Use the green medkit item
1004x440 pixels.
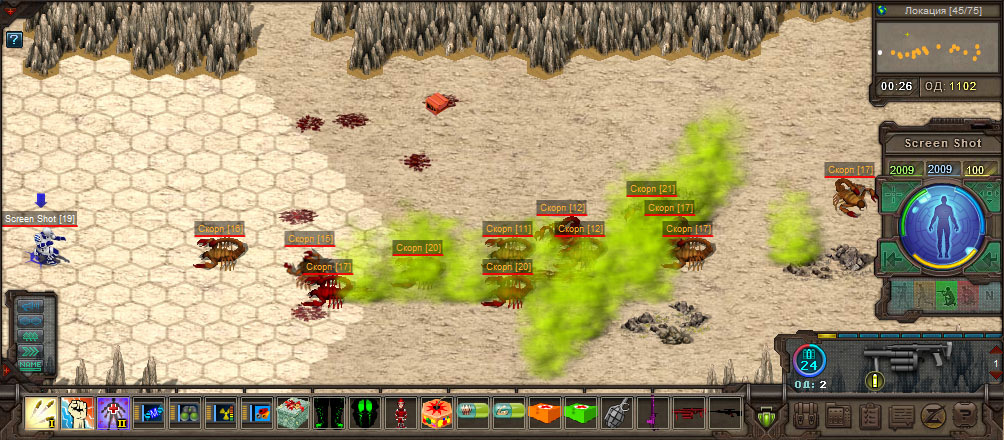coord(581,412)
